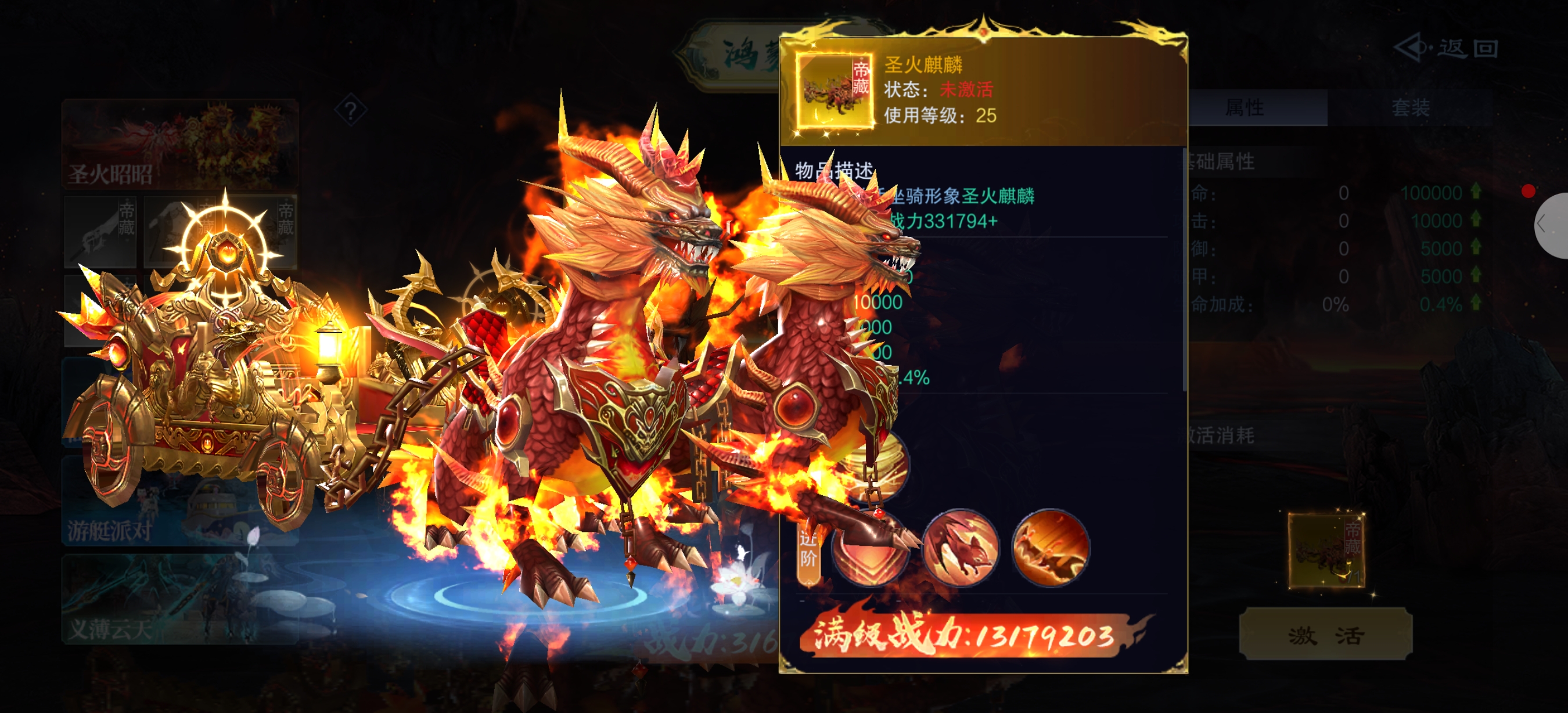Open the 套装 tab
The image size is (1568, 713).
[x=1409, y=109]
